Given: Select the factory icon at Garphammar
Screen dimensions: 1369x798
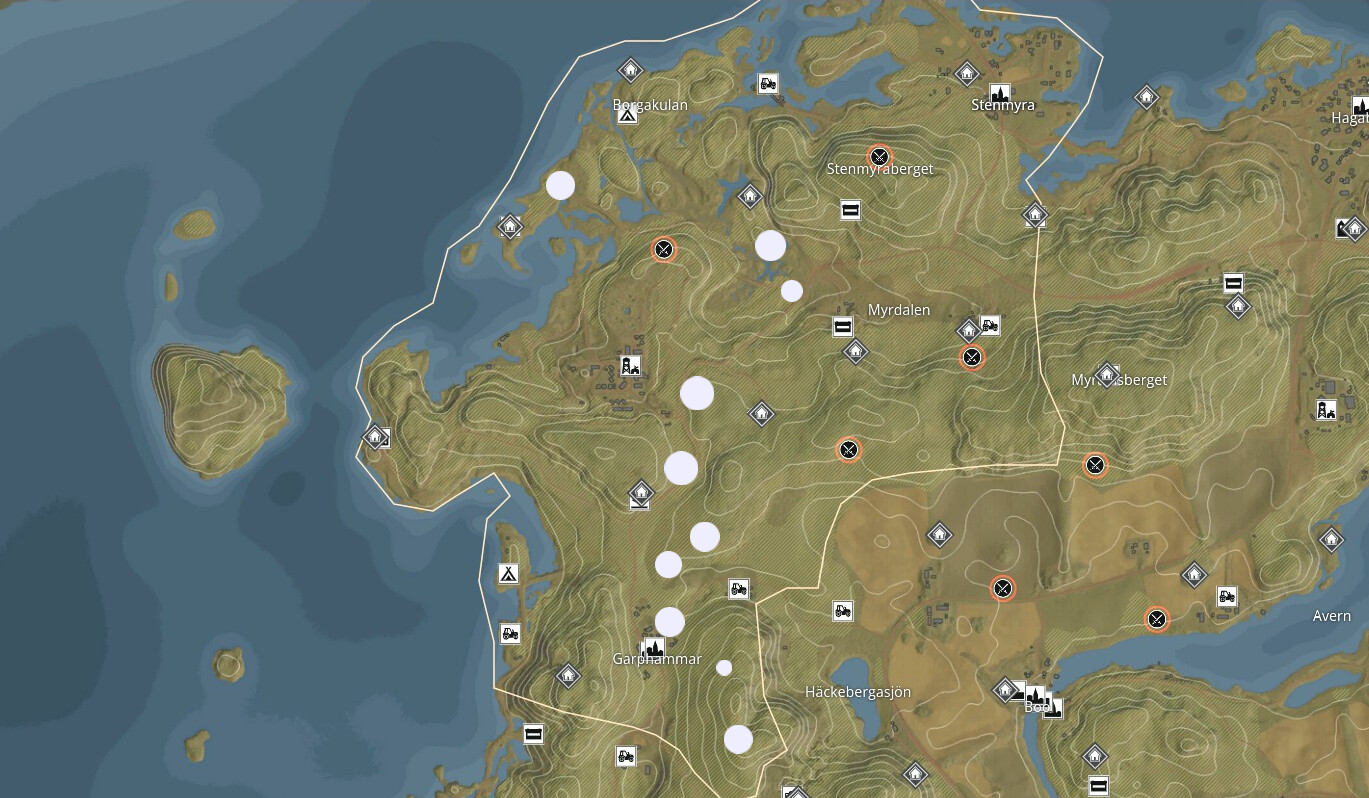Looking at the screenshot, I should click(x=652, y=648).
